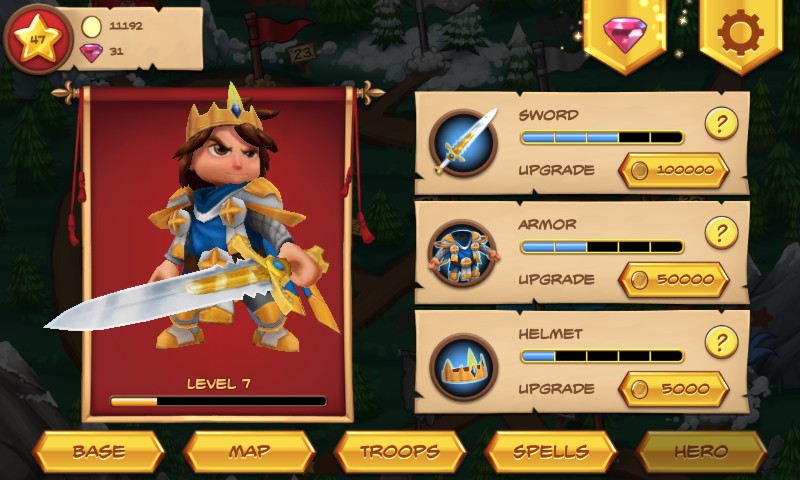Open settings with the gear button
This screenshot has height=480, width=800.
(740, 34)
